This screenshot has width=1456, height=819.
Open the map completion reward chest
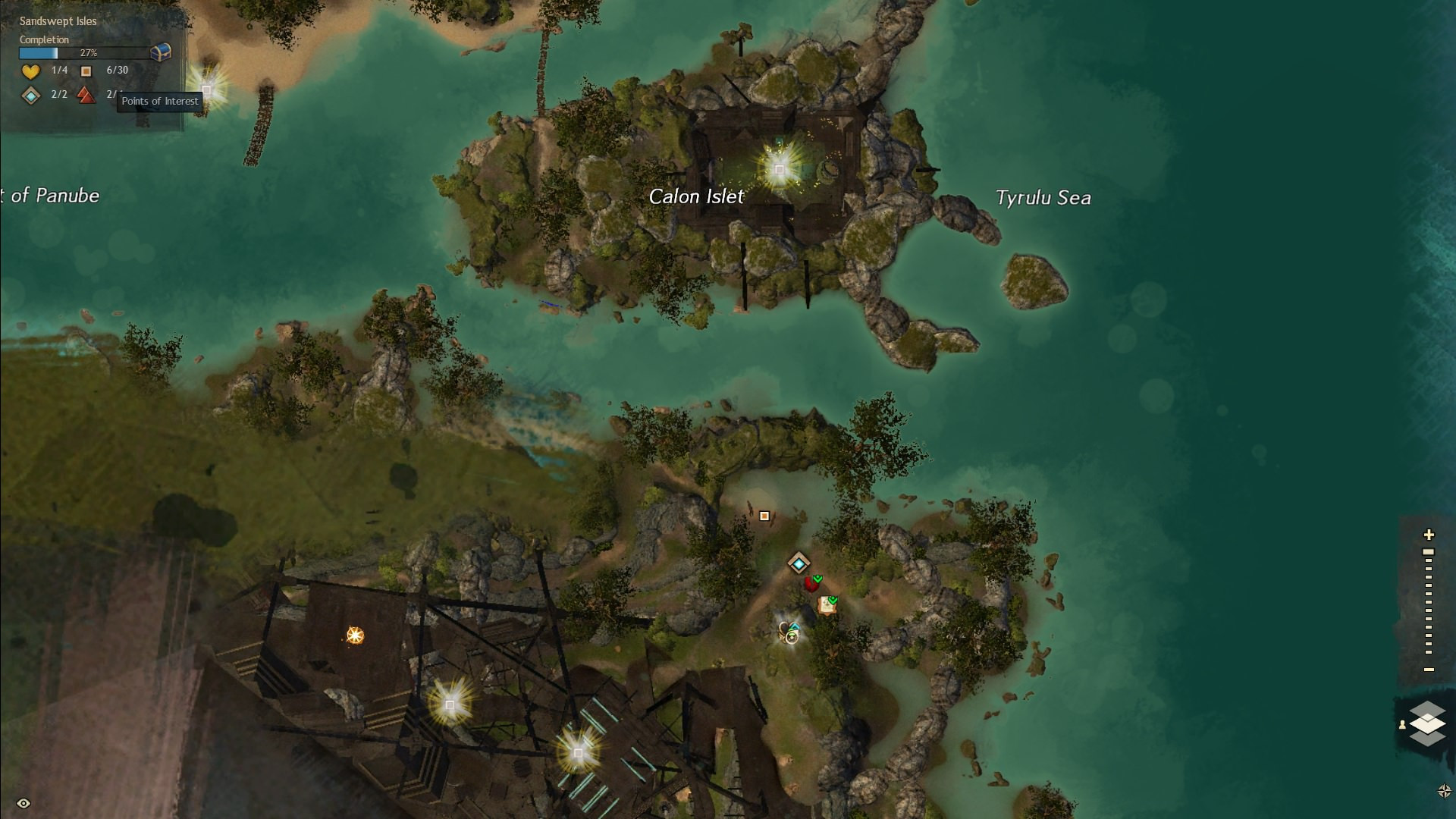pos(161,52)
